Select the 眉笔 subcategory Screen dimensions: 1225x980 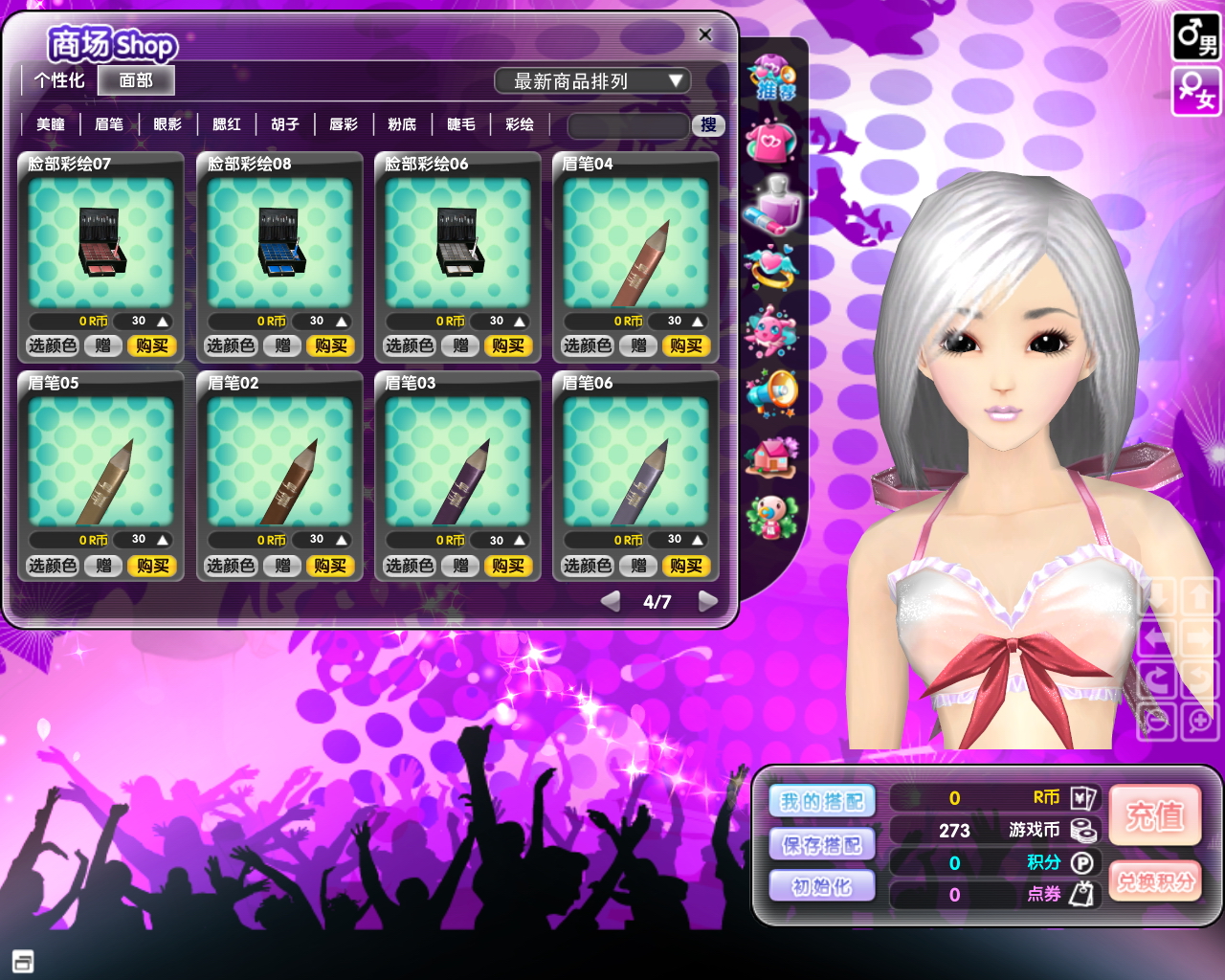point(109,124)
